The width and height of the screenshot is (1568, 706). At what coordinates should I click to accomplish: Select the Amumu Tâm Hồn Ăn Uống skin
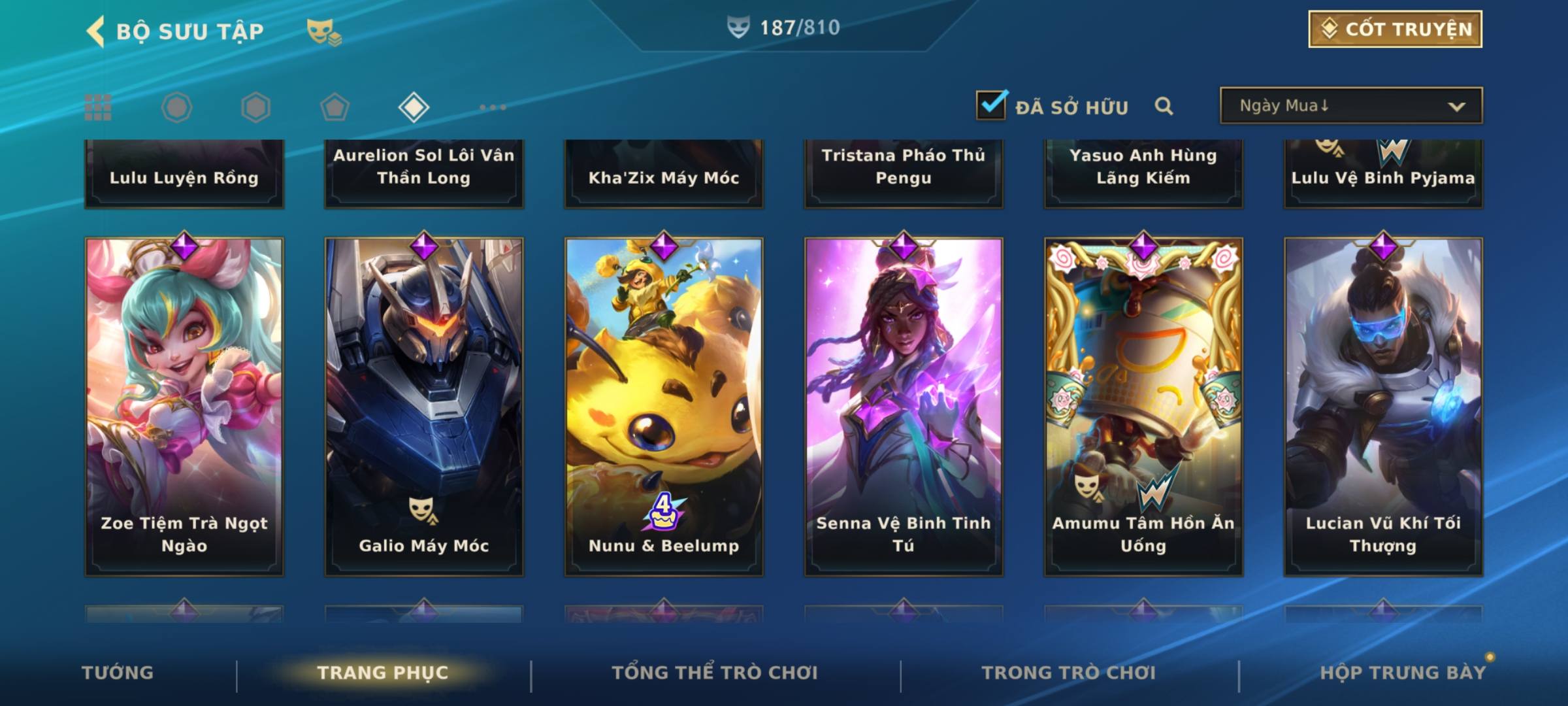coord(1143,406)
